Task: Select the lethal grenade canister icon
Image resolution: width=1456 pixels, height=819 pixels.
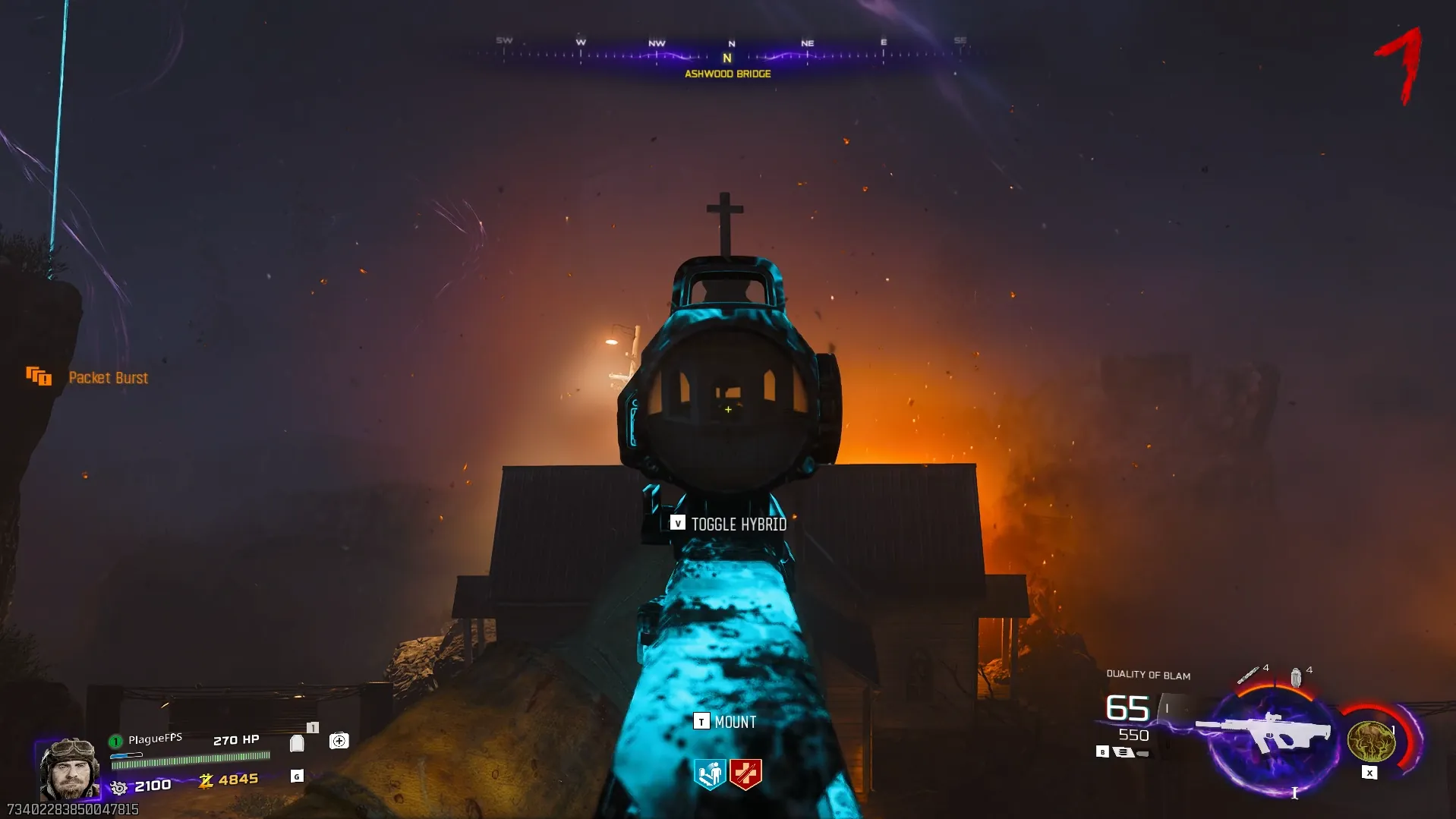Action: 1296,676
